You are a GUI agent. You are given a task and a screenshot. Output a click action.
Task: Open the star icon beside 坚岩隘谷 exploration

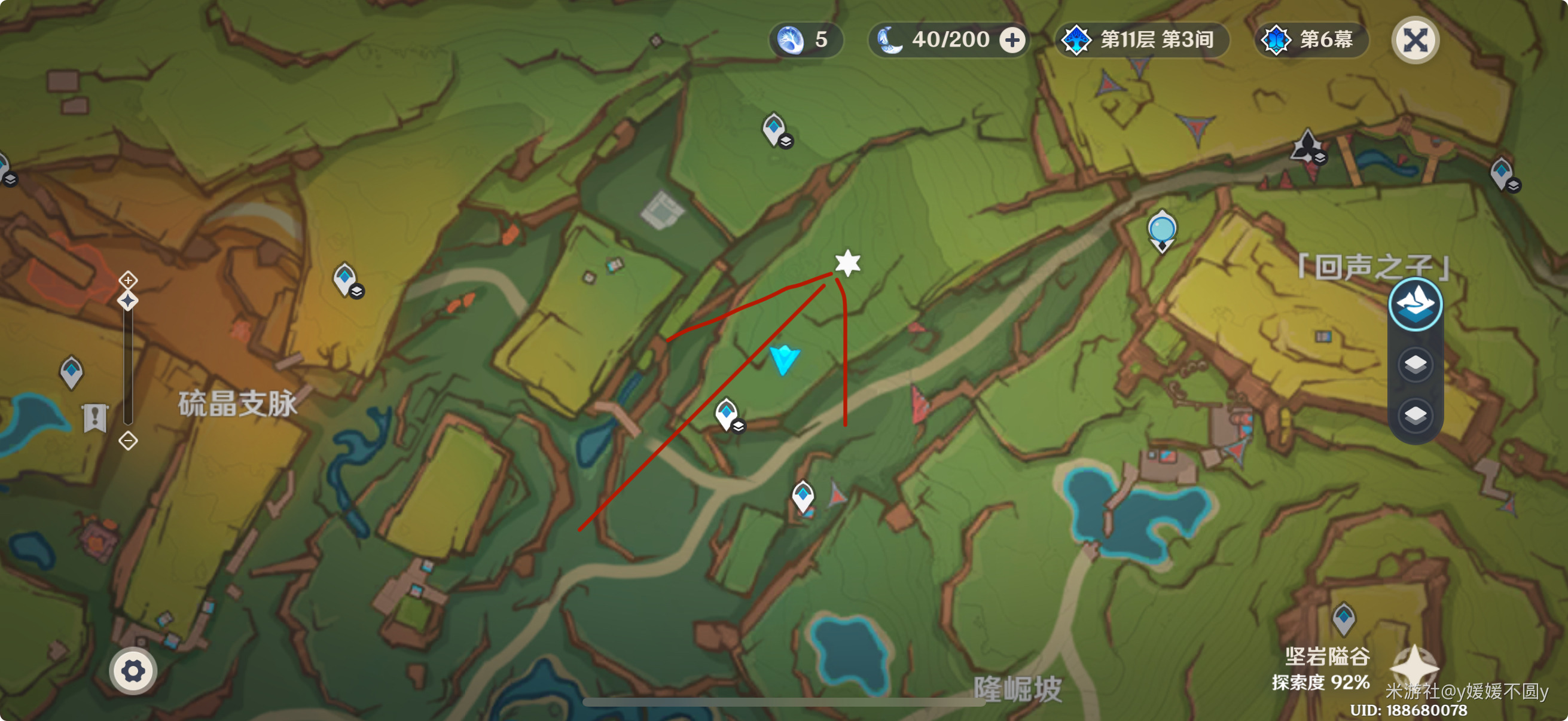tap(1415, 667)
